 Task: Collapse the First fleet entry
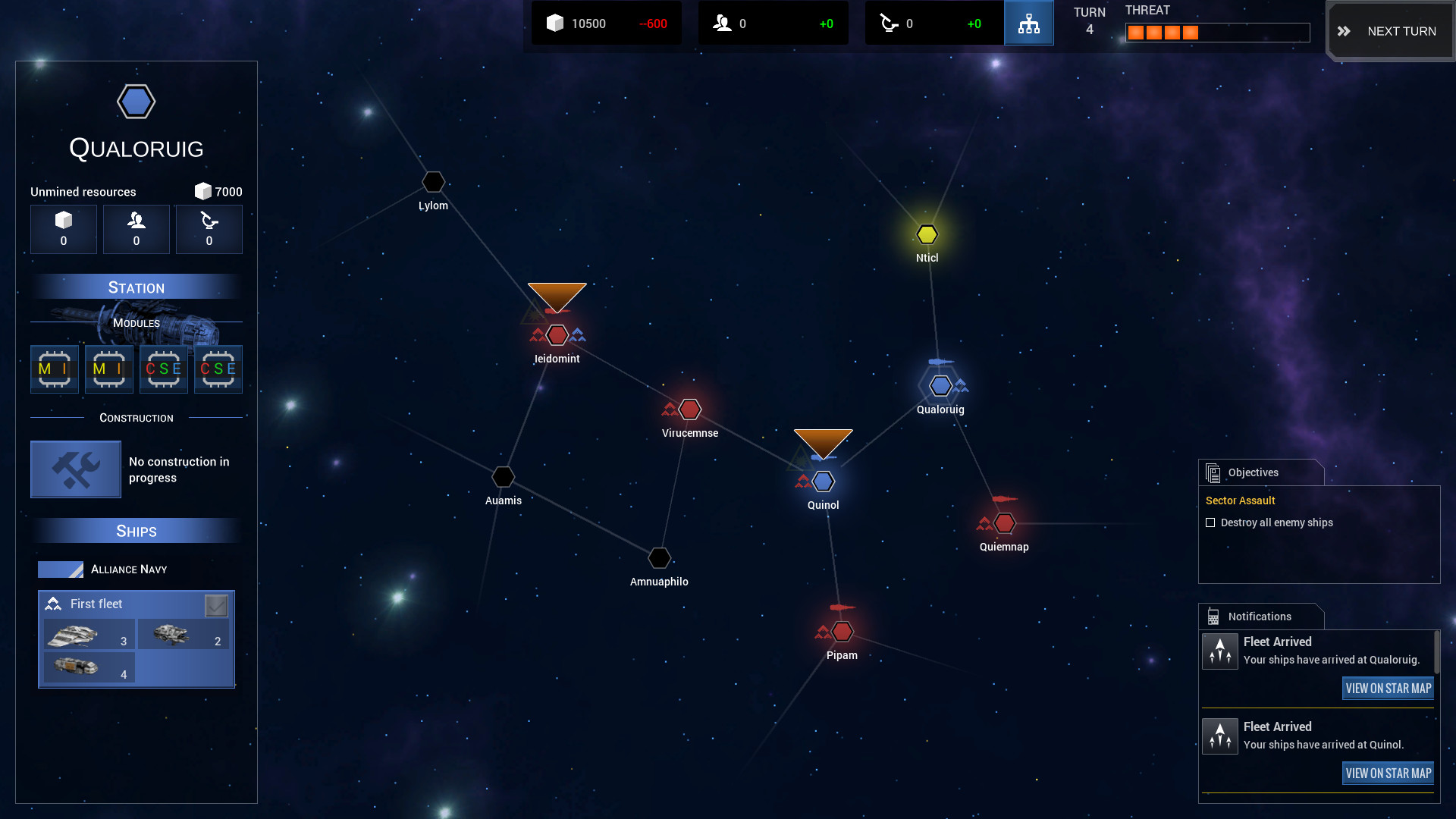tap(96, 604)
